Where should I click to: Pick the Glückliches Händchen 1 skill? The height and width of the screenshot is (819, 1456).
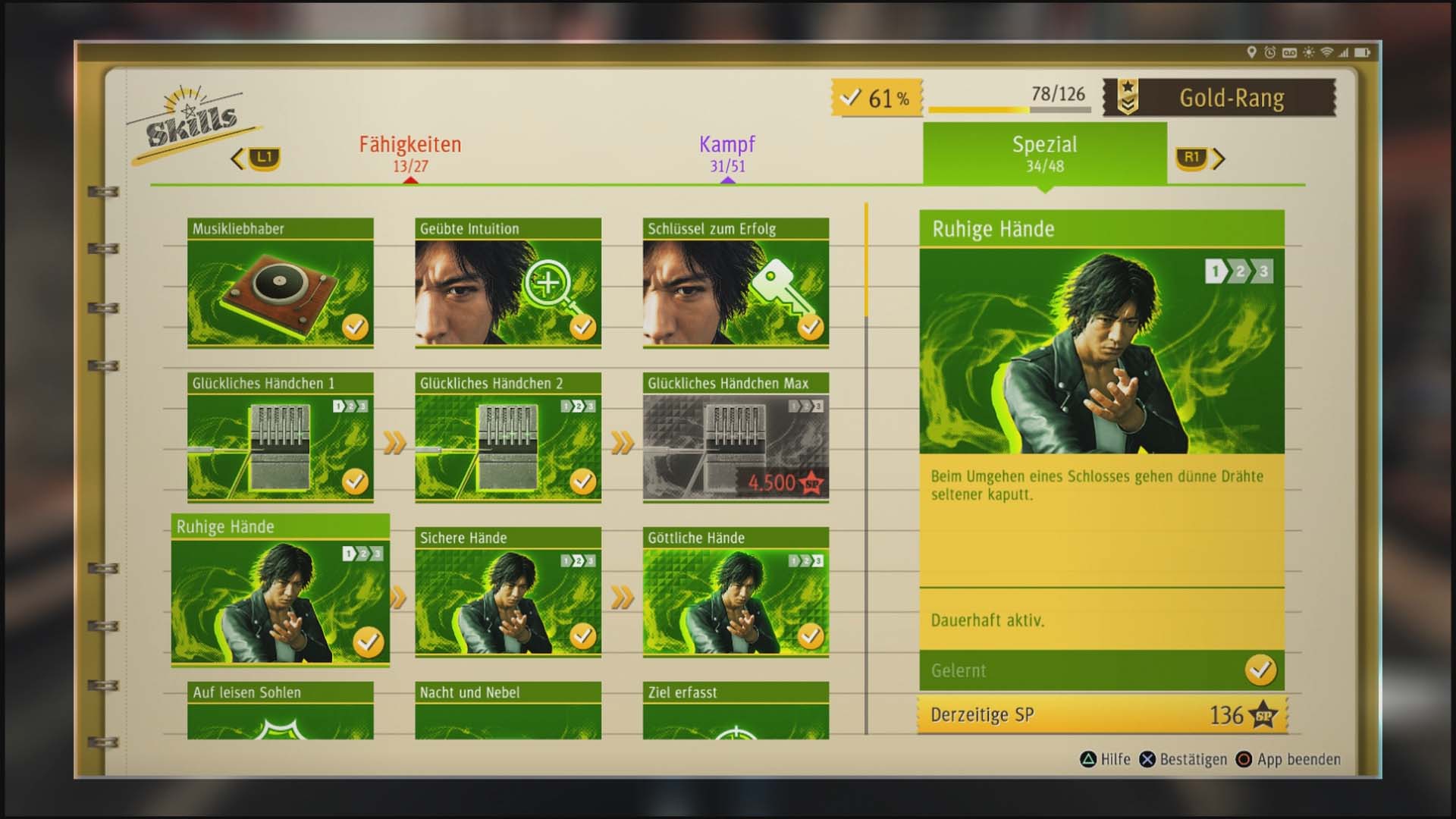[280, 438]
